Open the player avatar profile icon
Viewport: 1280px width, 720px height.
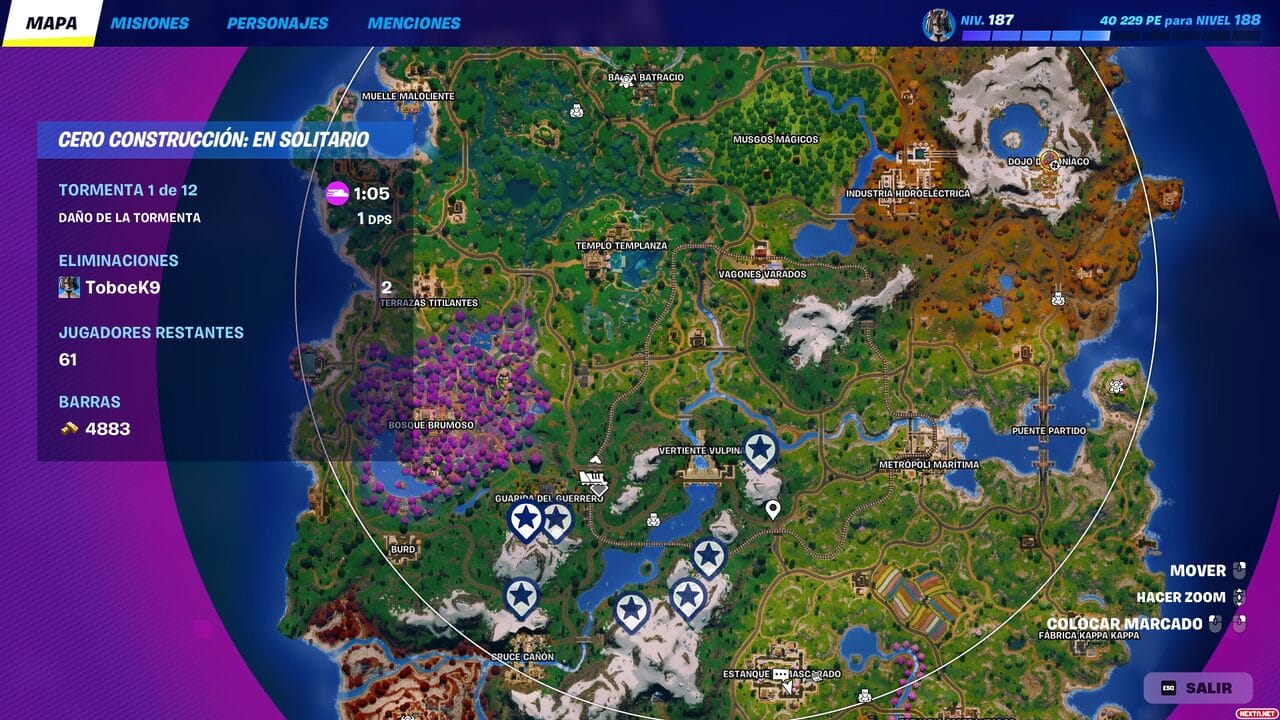point(939,25)
